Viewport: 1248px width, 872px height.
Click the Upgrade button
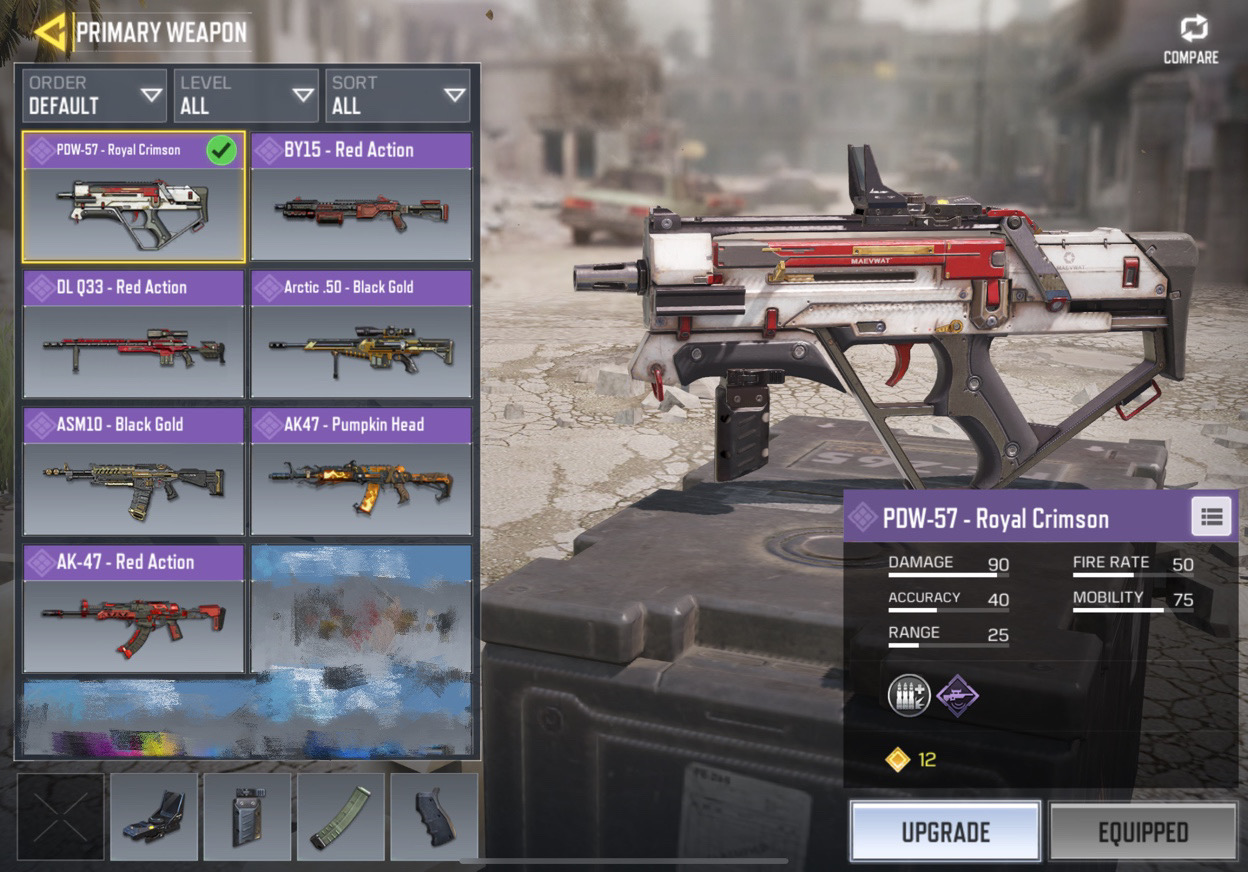click(945, 831)
